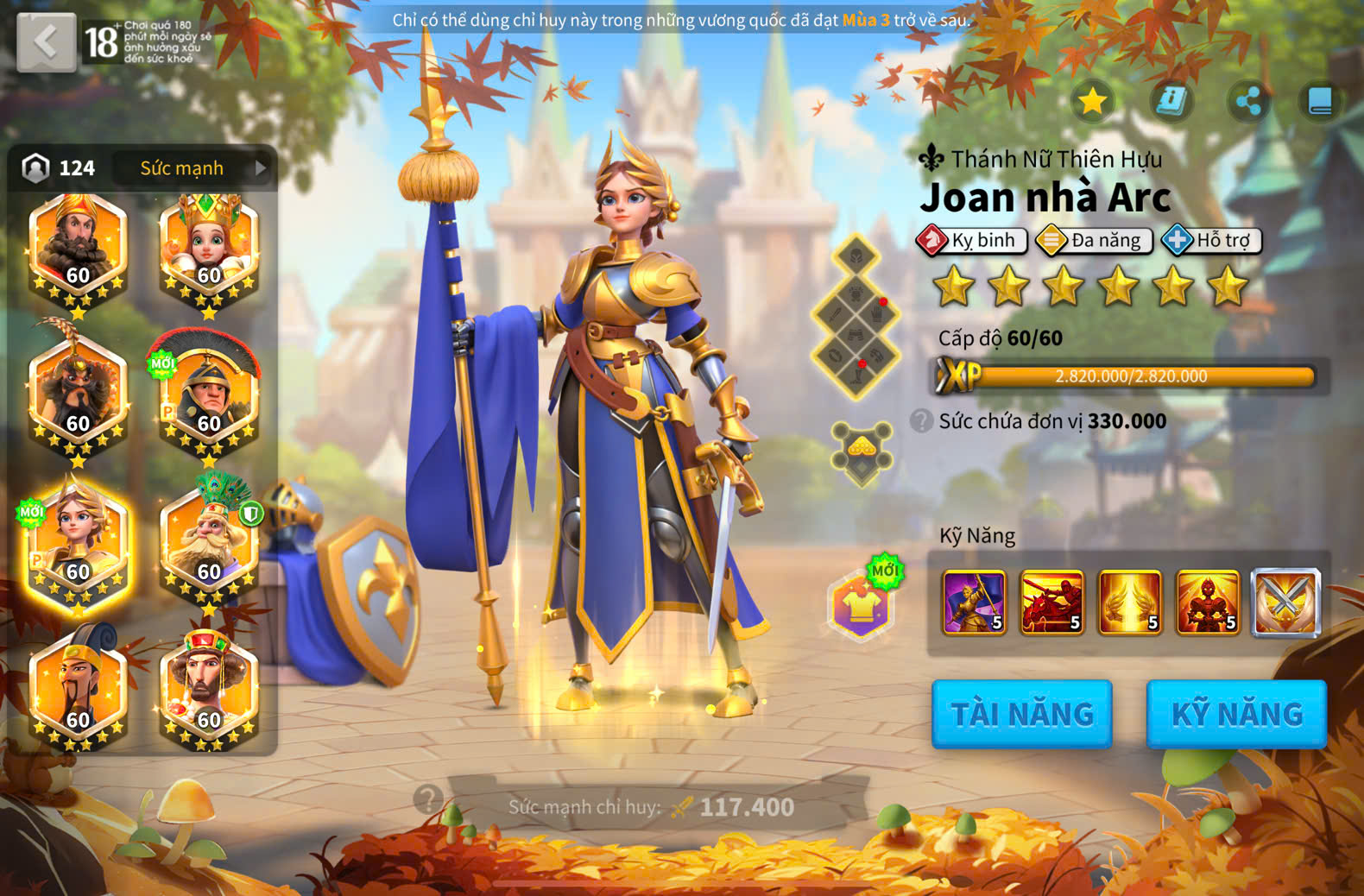1364x896 pixels.
Task: Show the unit capacity help tooltip
Action: [921, 420]
